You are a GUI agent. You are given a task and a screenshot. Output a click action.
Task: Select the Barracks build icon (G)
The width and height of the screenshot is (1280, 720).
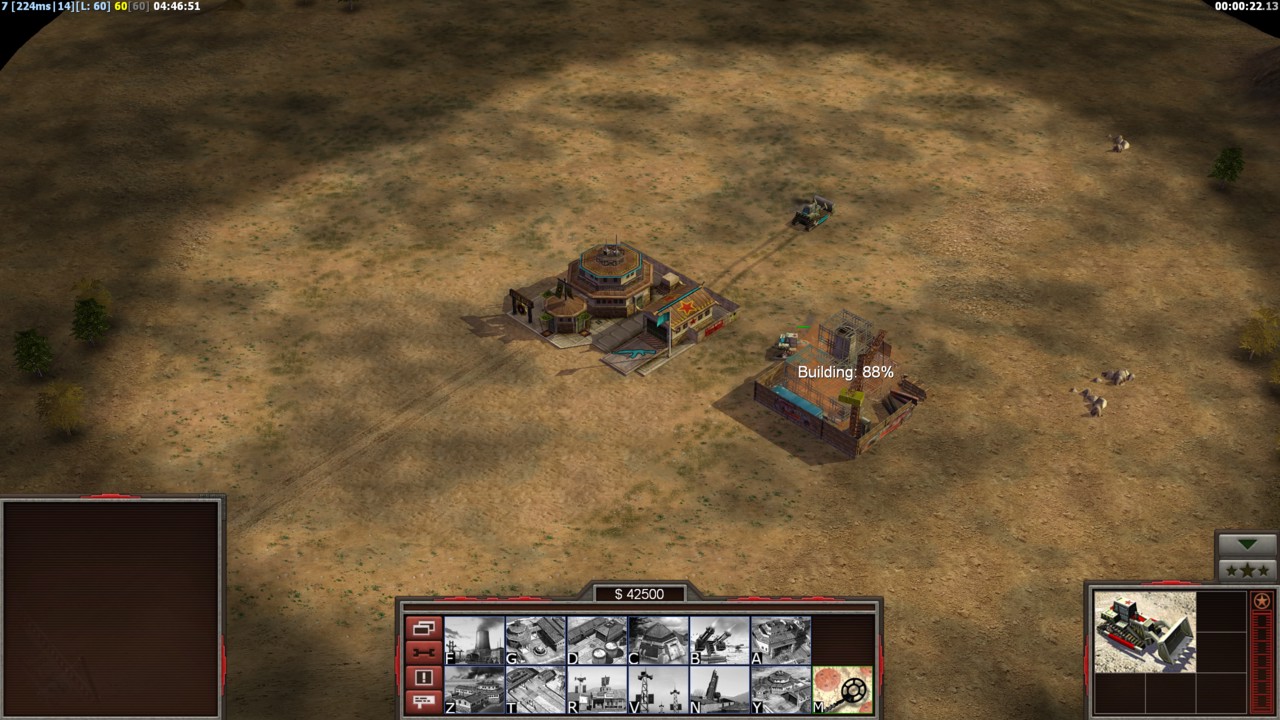536,641
